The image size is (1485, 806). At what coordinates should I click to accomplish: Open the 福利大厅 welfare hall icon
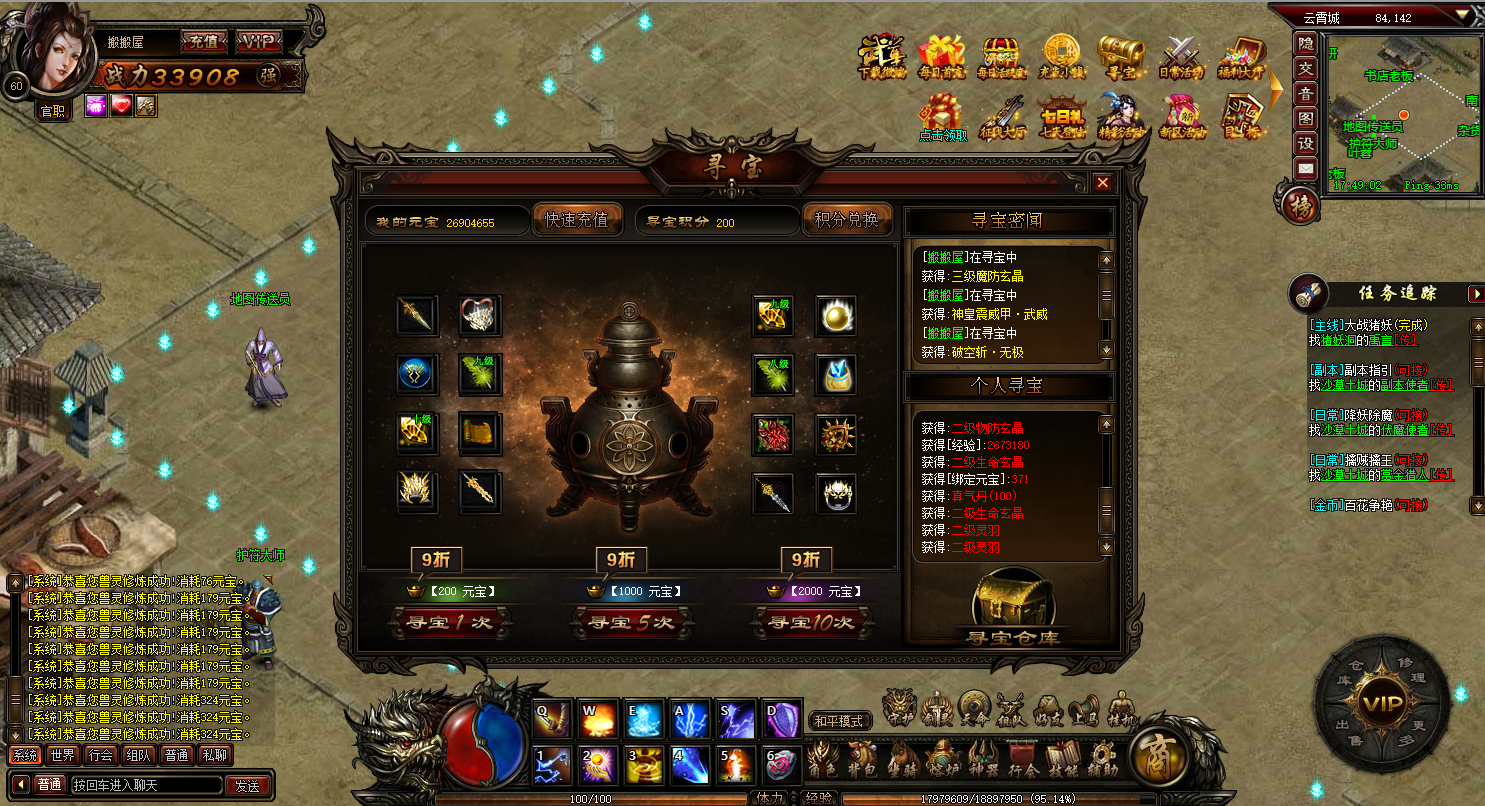(x=1241, y=56)
